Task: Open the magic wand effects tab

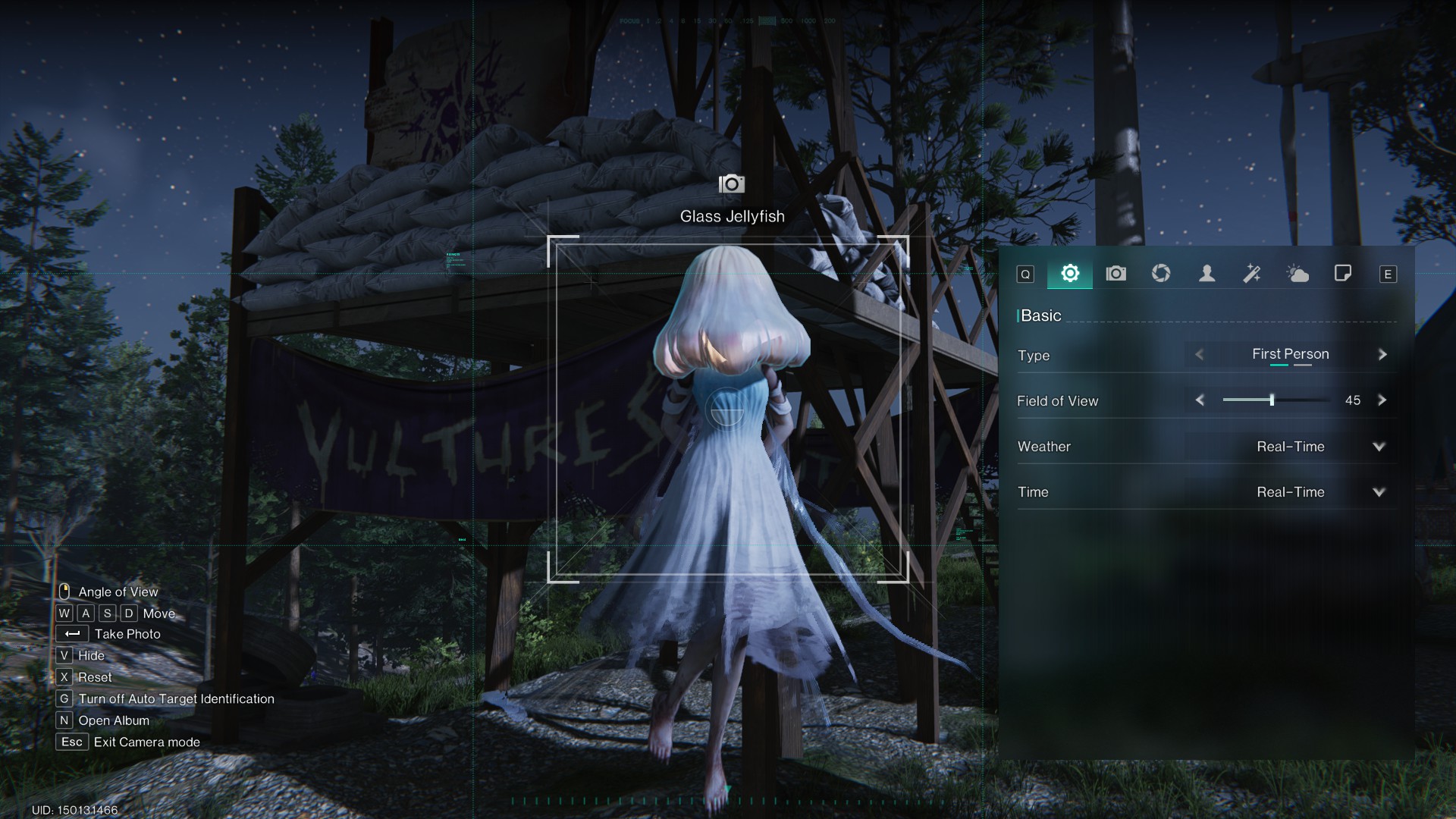Action: 1252,274
